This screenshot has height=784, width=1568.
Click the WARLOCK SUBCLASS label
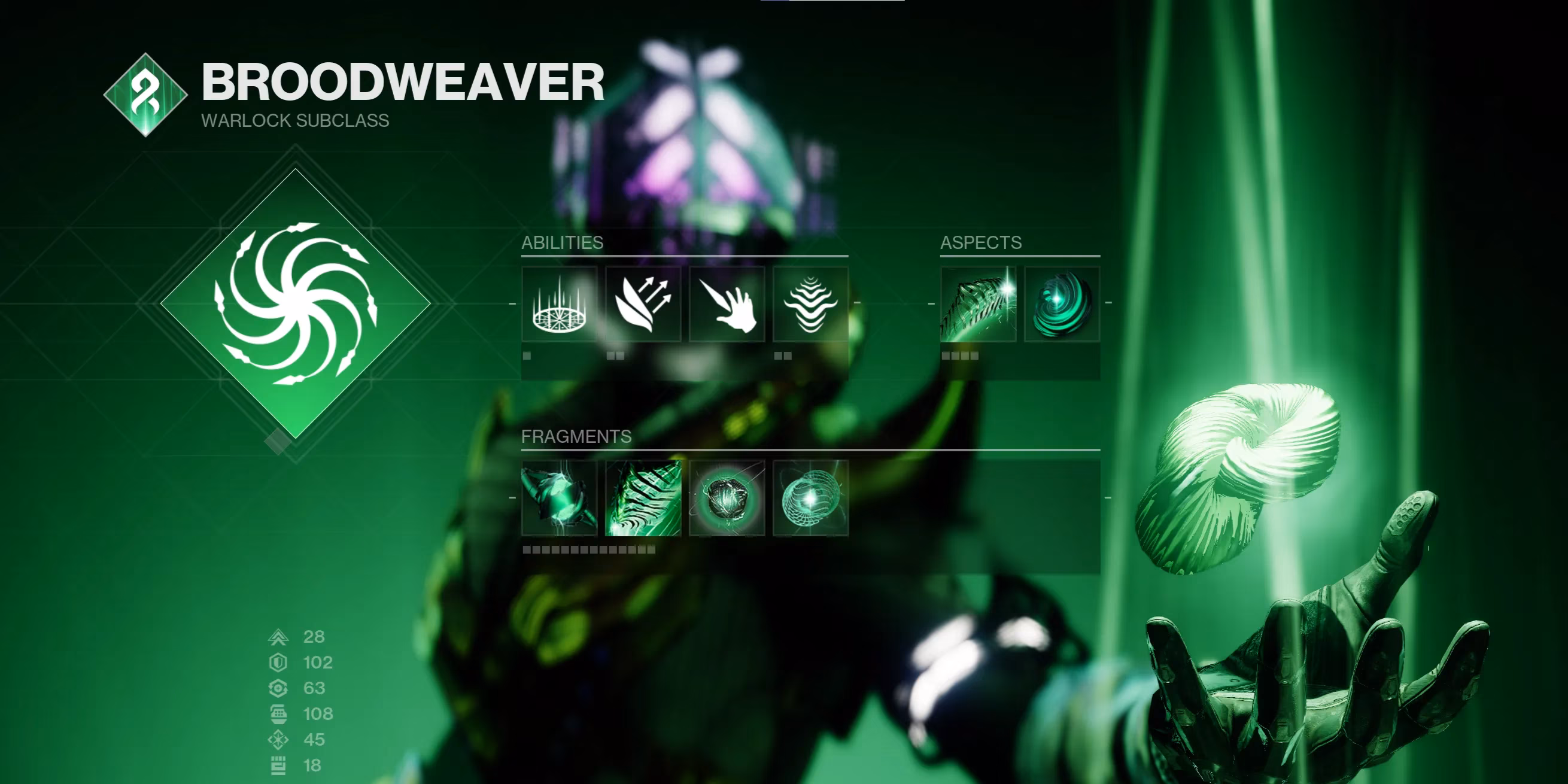point(294,120)
